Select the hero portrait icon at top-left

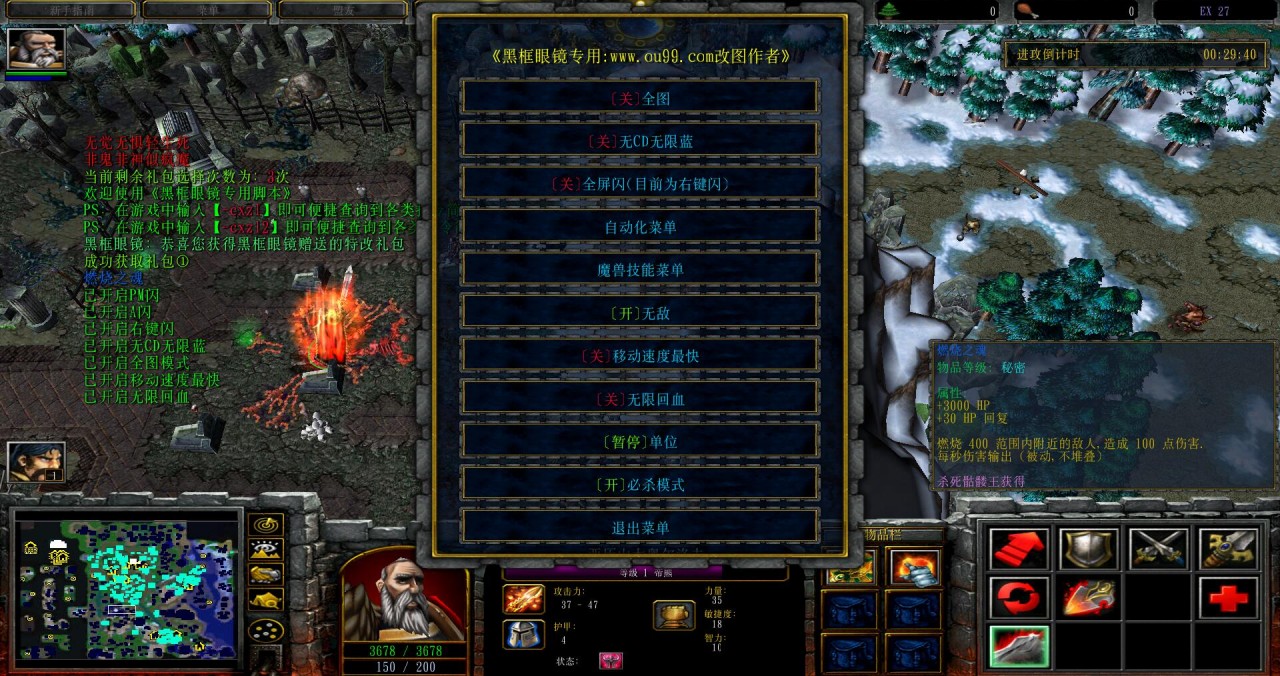click(37, 49)
